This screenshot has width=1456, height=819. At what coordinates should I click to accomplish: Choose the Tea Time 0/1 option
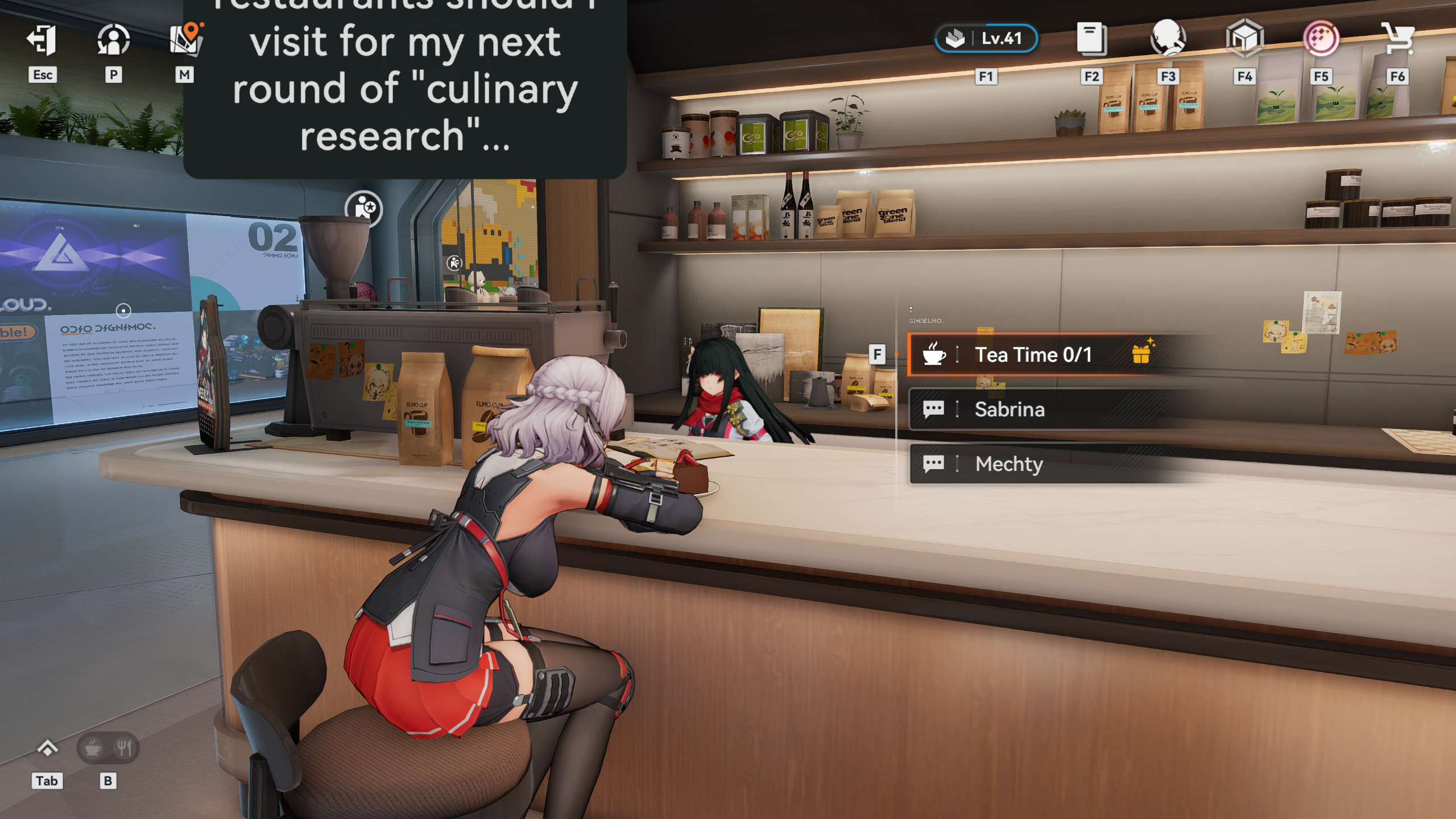point(1033,355)
